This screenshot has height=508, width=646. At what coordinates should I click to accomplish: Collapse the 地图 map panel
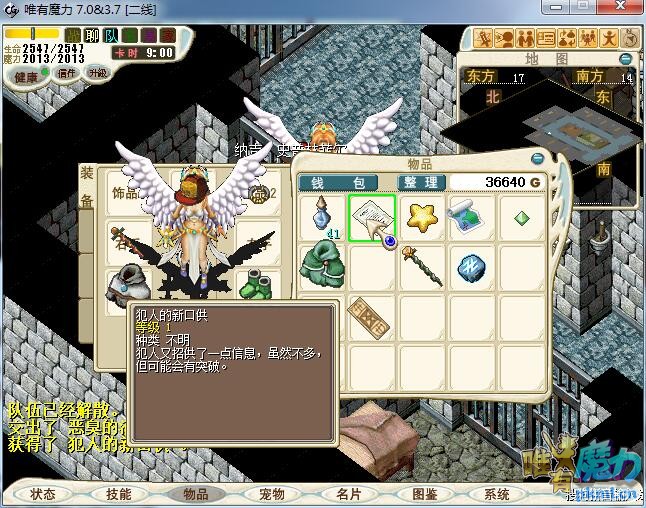pos(626,59)
